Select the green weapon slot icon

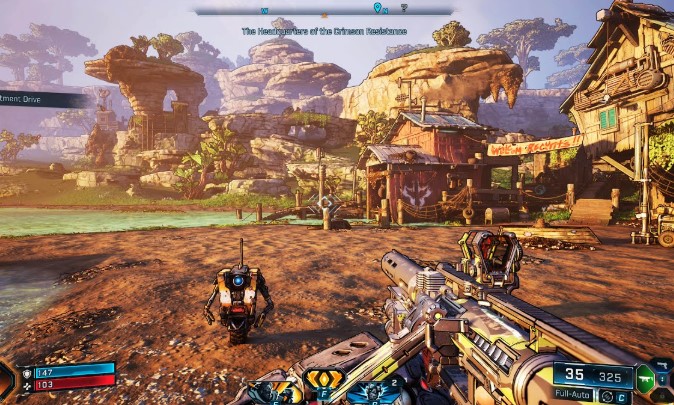click(x=645, y=377)
